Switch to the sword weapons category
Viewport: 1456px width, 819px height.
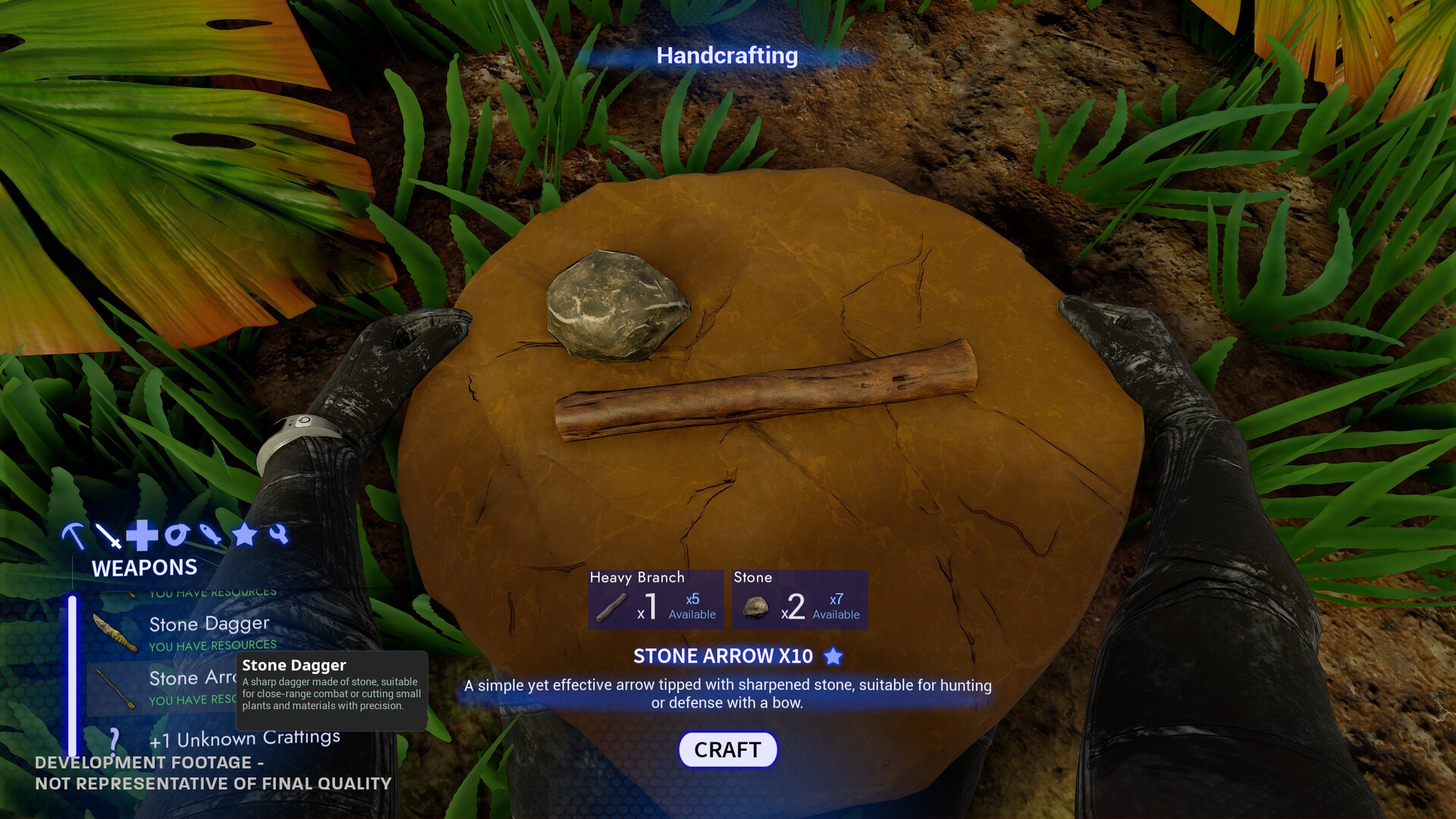click(x=108, y=535)
